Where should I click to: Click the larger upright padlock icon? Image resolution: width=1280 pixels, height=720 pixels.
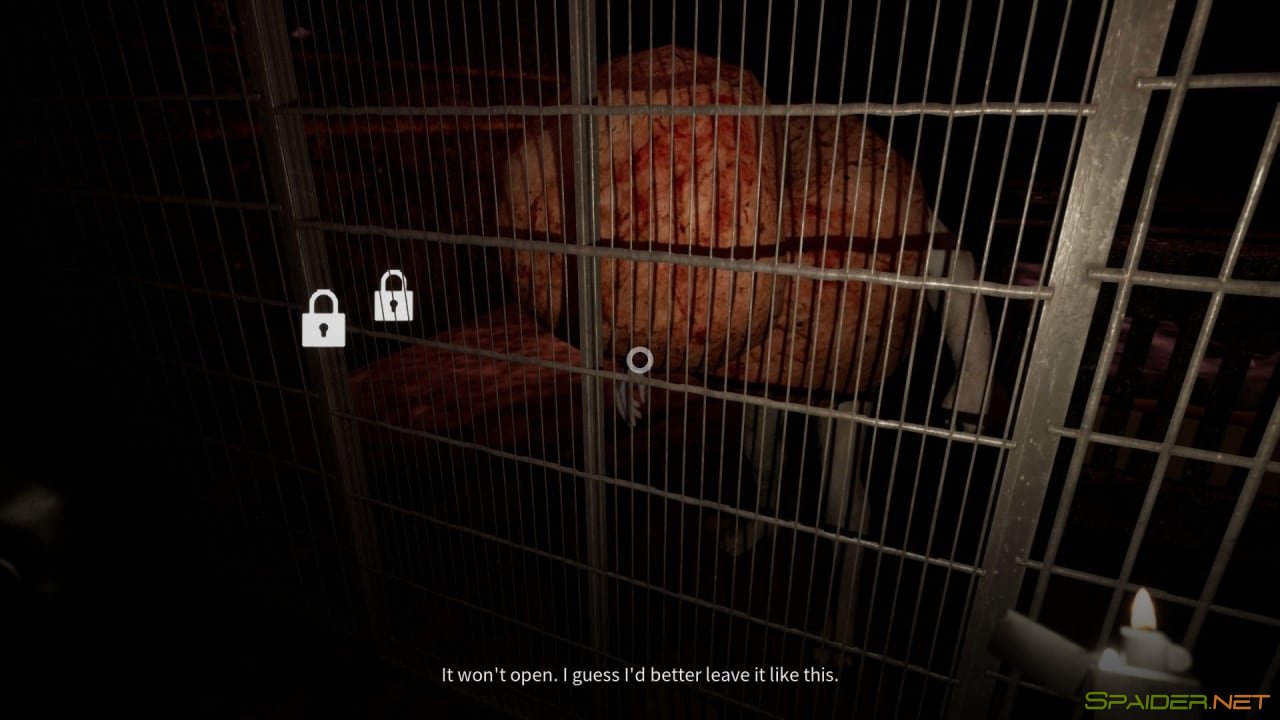coord(323,320)
